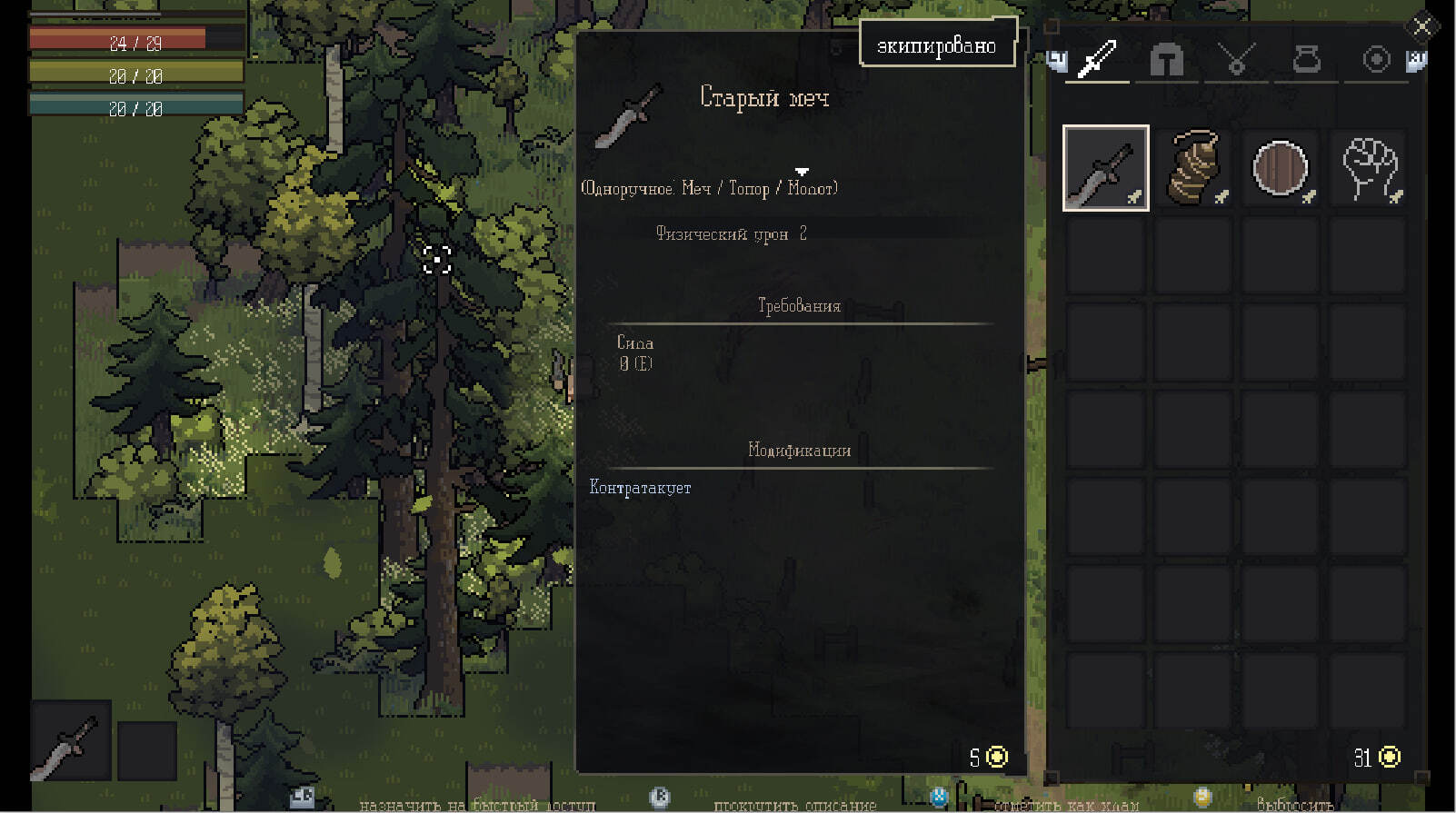Select the old sword inventory slot
The width and height of the screenshot is (1456, 813).
coord(1105,168)
